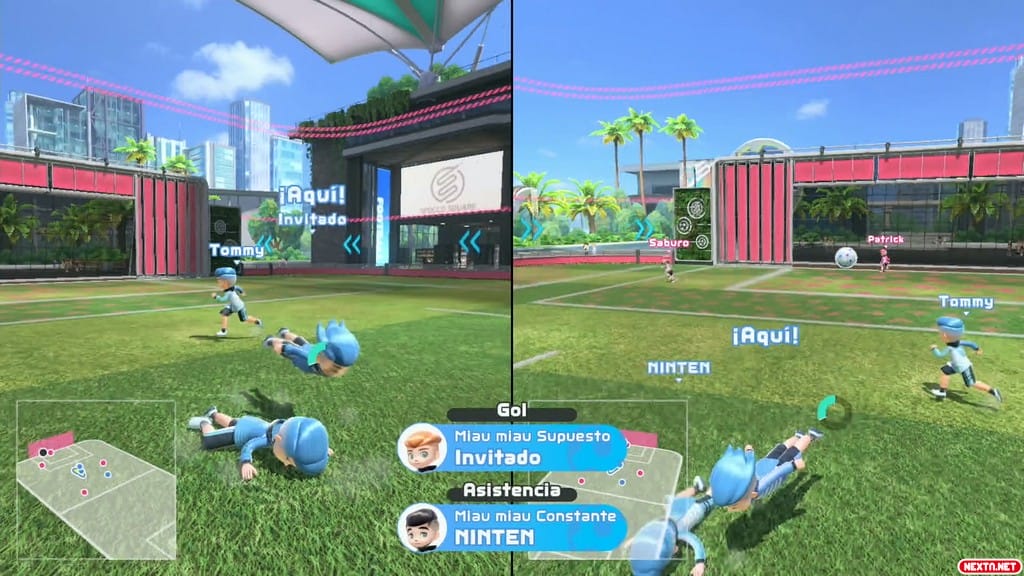1024x576 pixels.
Task: Open the NEXTN.NET watermark logo
Action: [987, 565]
